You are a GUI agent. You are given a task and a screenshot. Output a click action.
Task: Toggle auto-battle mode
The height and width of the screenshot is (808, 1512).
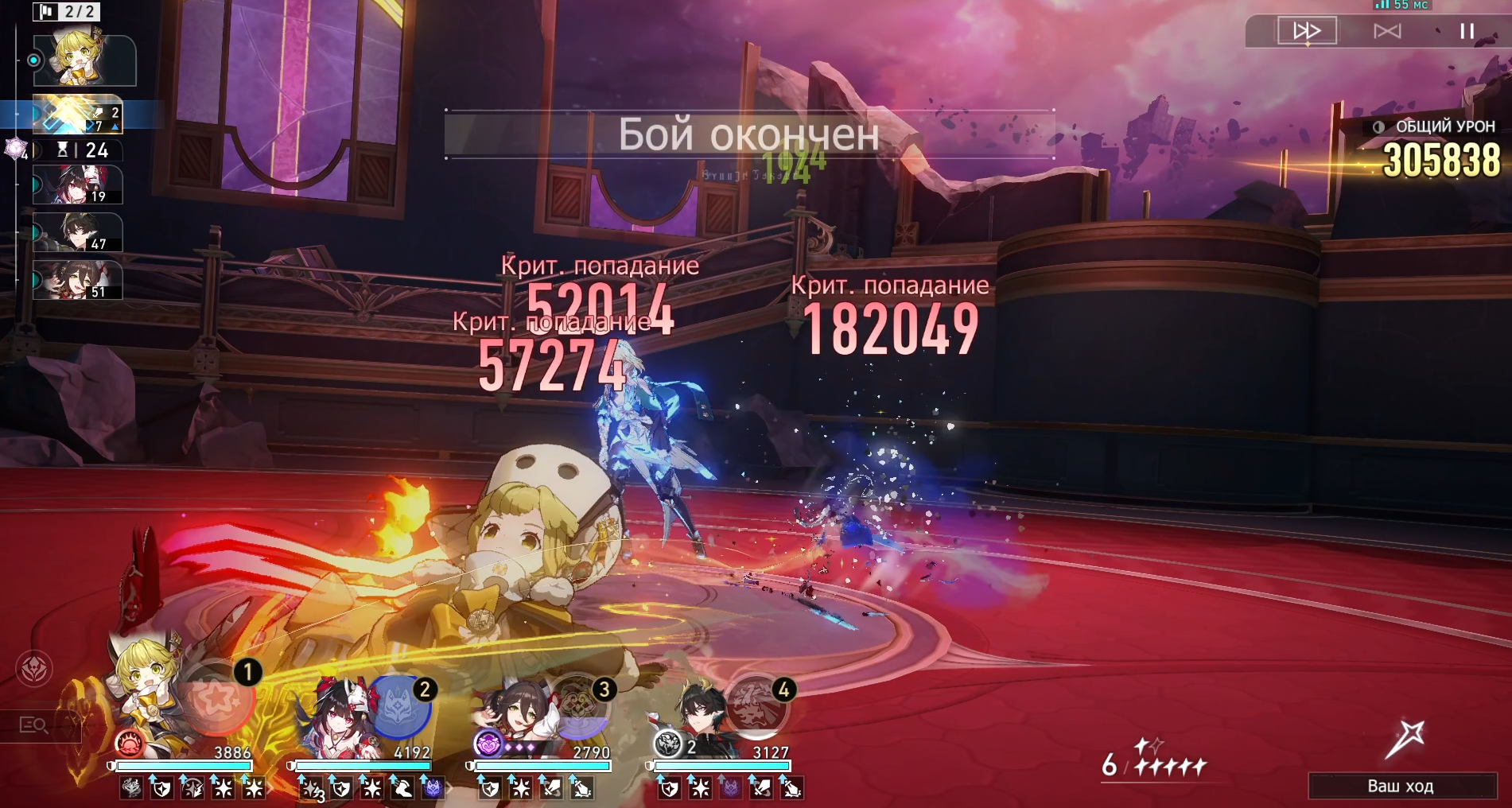tap(1387, 31)
